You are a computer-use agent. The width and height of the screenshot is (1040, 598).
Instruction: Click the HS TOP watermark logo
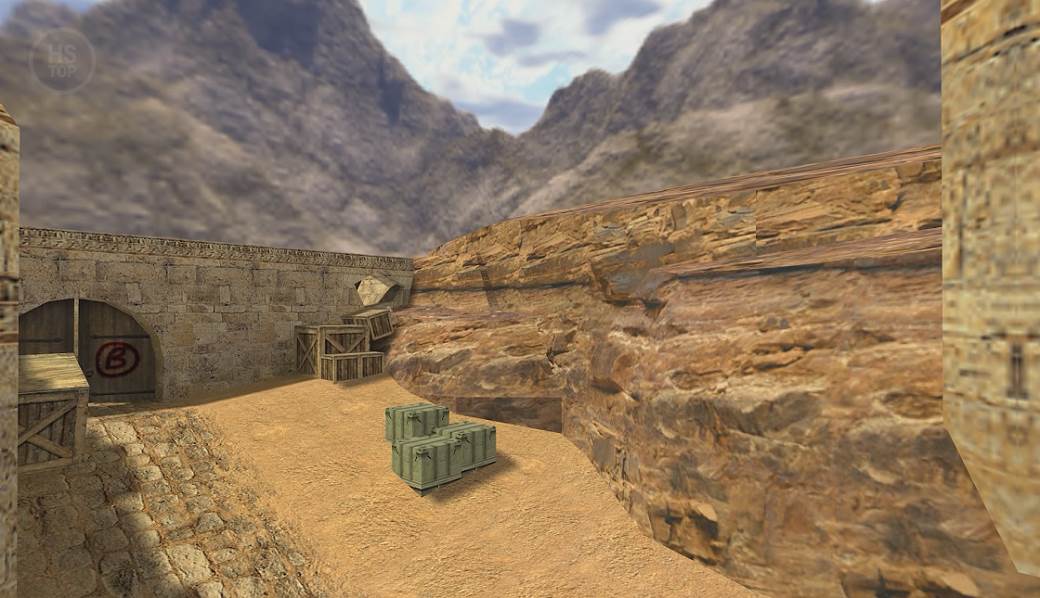(x=62, y=59)
